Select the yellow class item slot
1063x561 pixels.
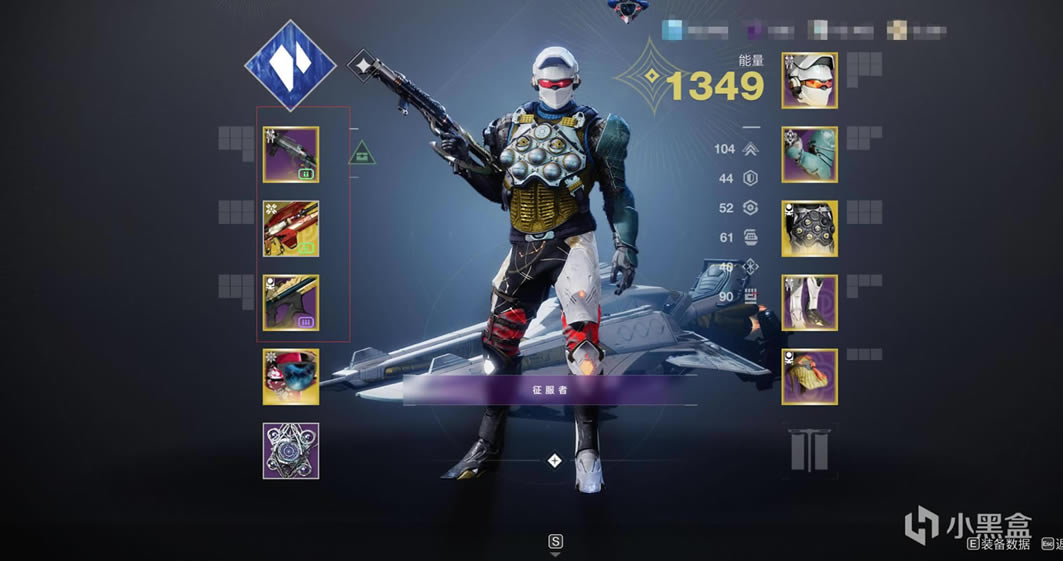pos(809,377)
